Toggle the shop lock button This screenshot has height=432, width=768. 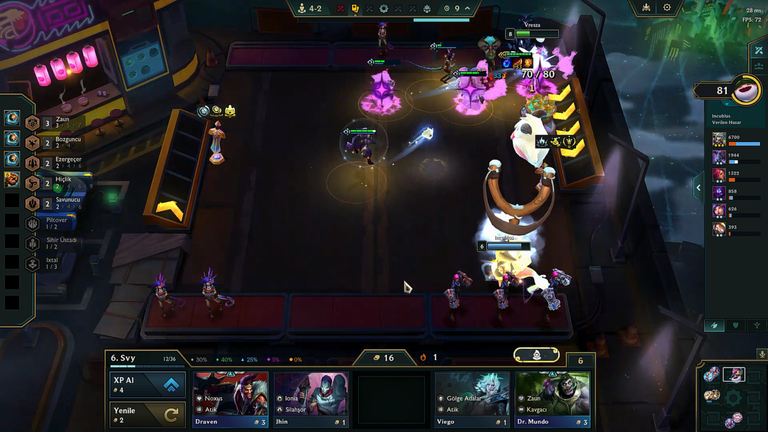pos(536,355)
